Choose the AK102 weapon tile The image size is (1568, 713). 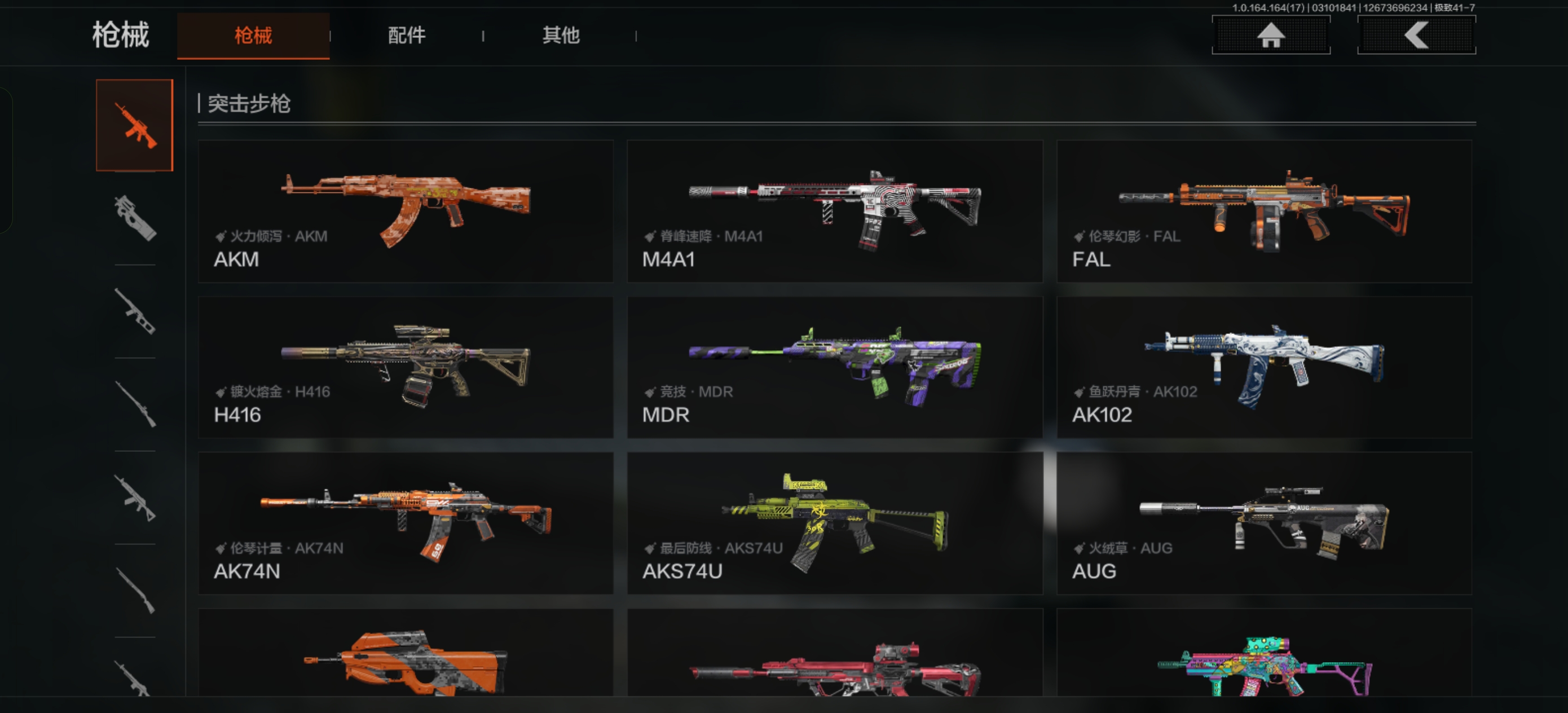coord(1264,367)
